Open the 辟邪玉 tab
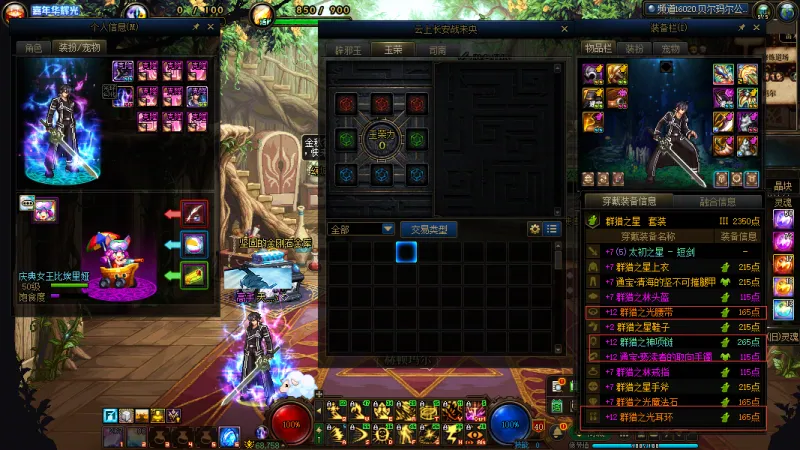This screenshot has width=800, height=450. point(347,49)
